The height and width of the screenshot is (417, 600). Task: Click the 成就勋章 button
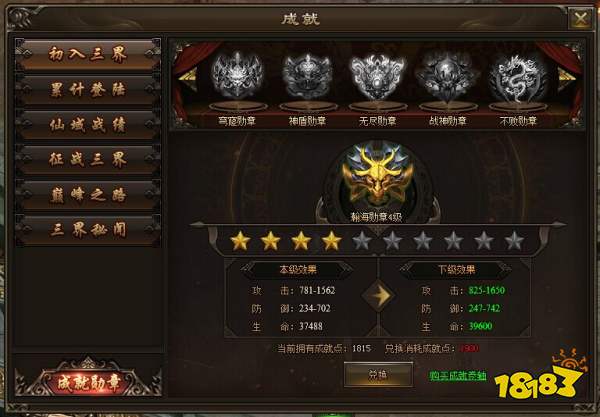tap(87, 381)
